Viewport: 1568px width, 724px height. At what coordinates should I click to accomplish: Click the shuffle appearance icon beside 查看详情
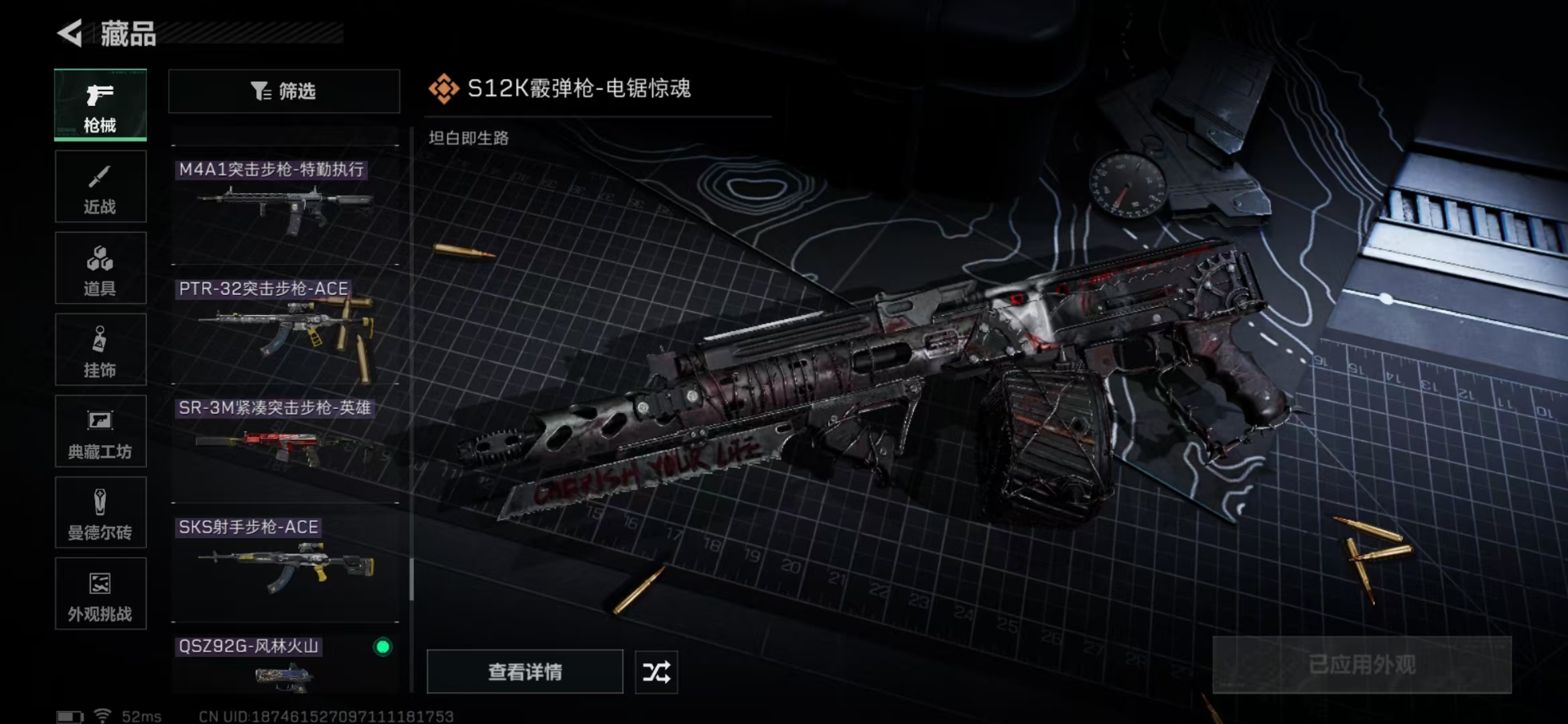pyautogui.click(x=655, y=671)
